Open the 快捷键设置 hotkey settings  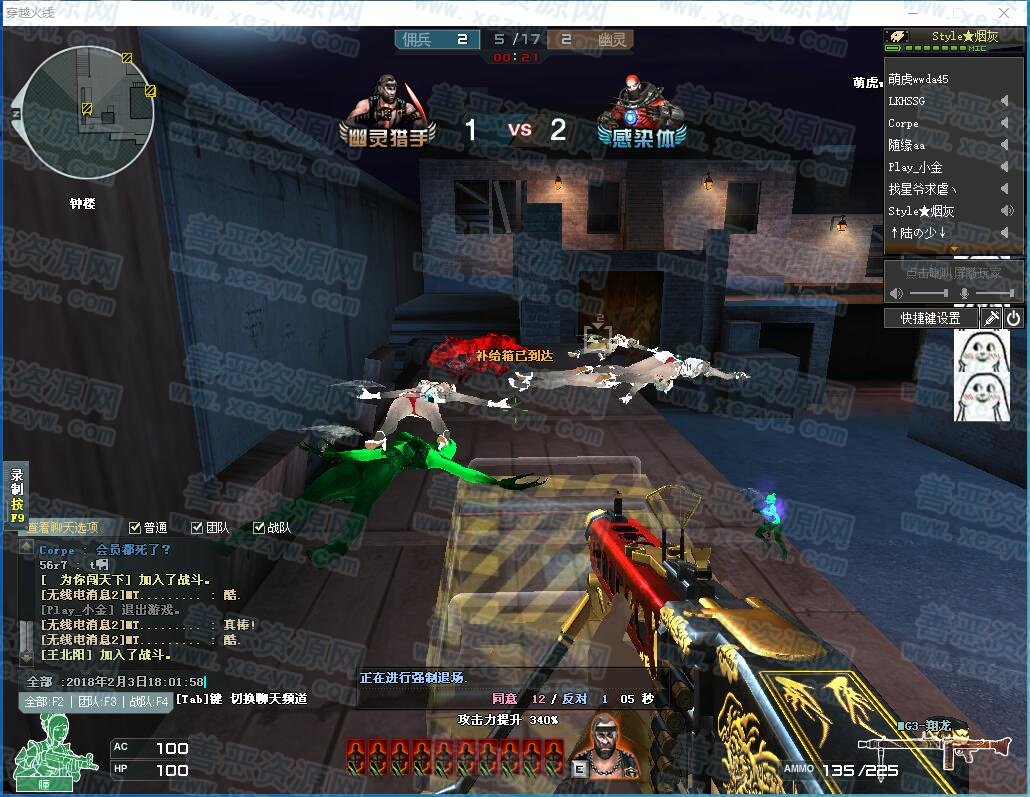point(930,318)
